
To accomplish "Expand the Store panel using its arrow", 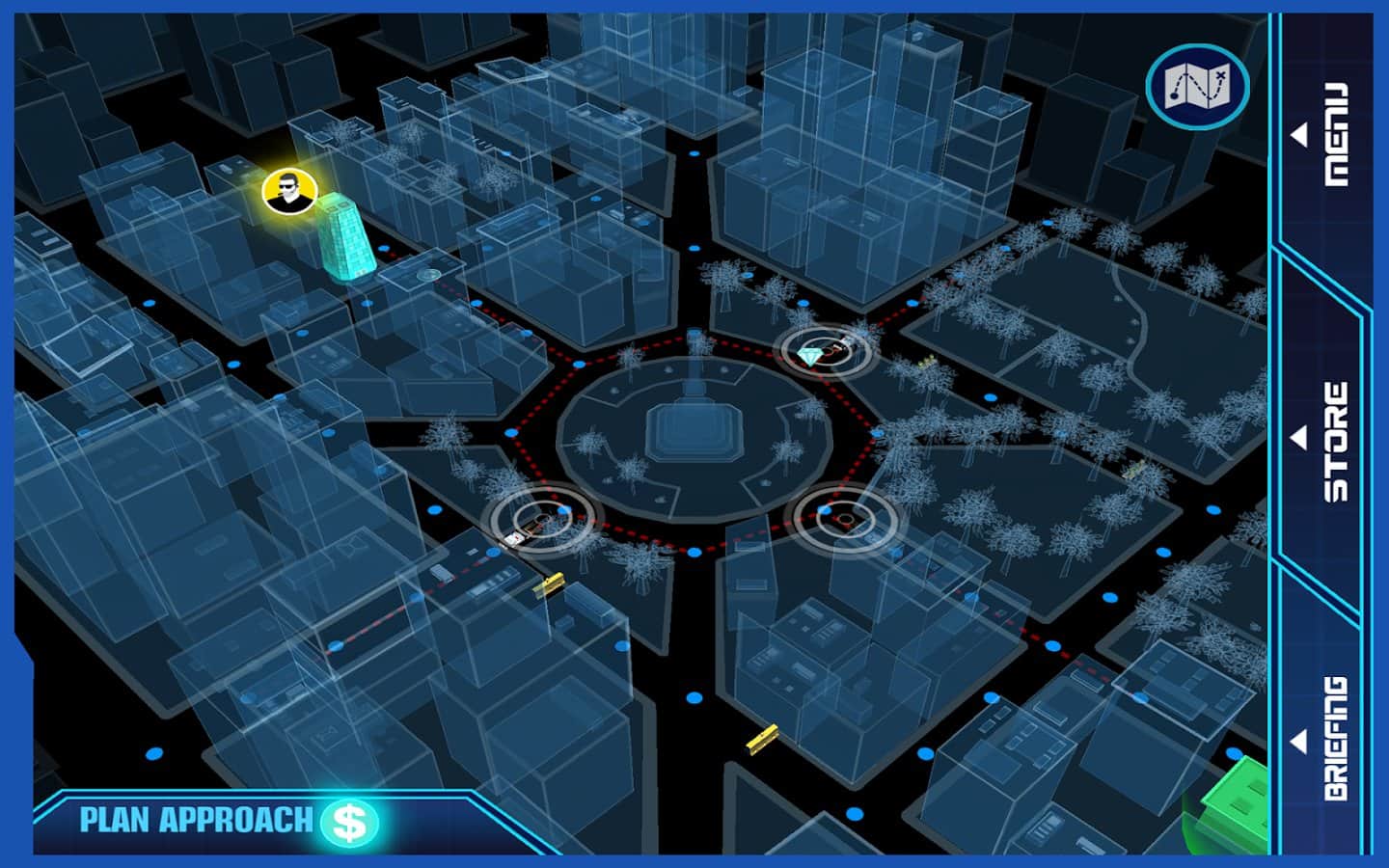I will coord(1297,440).
